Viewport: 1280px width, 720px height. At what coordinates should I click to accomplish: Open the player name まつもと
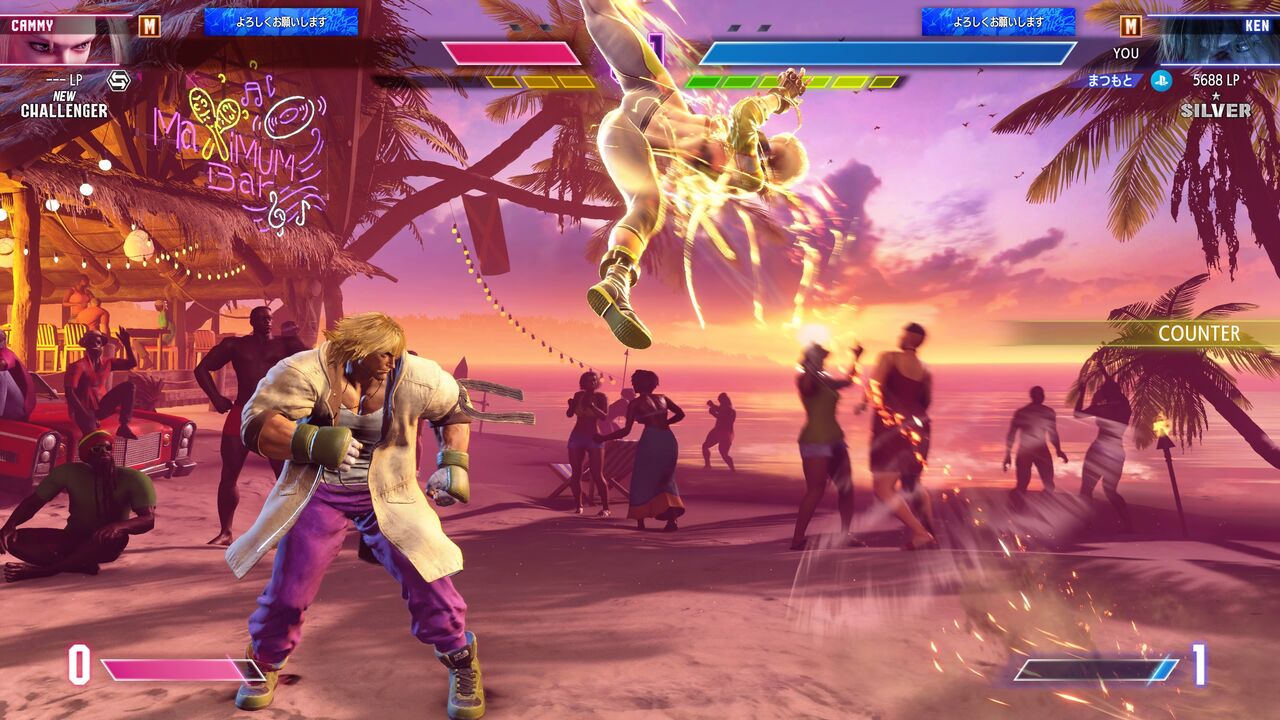coord(1110,81)
